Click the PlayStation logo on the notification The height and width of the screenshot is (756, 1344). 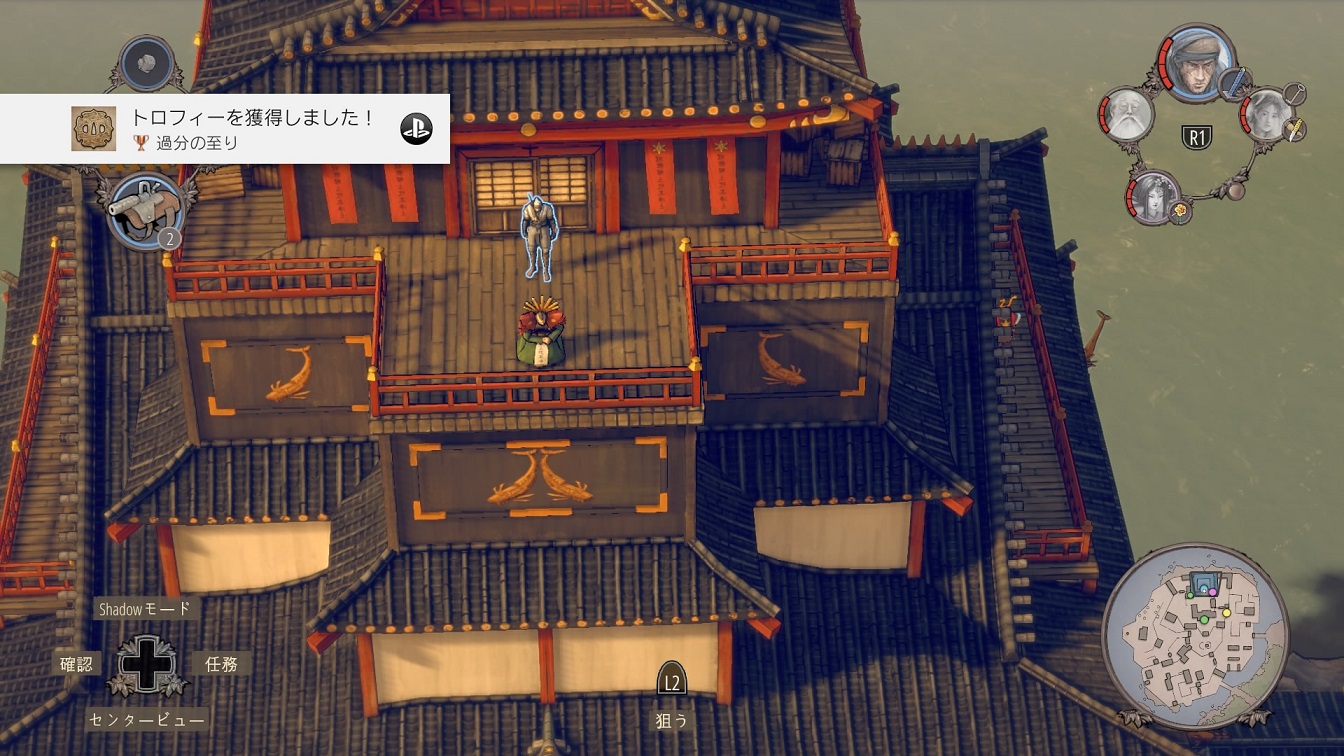pyautogui.click(x=416, y=129)
